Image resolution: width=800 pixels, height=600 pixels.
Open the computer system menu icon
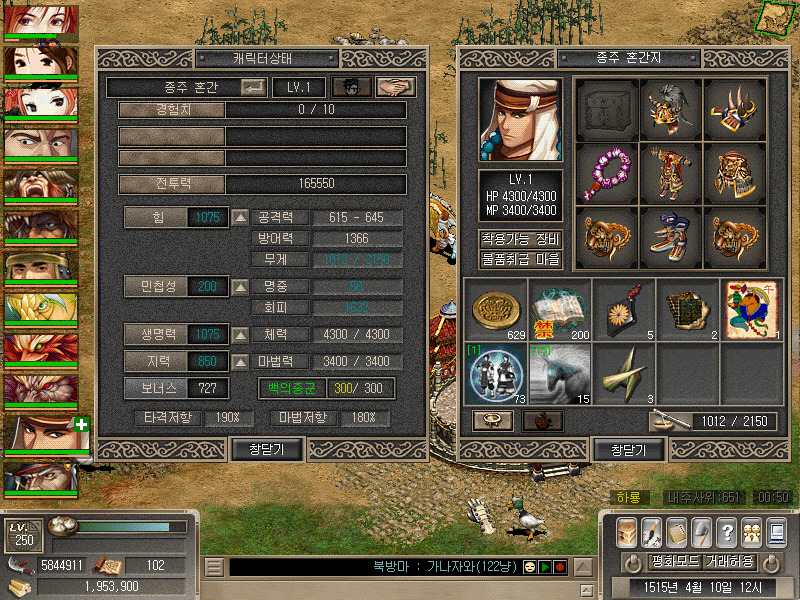[x=776, y=532]
